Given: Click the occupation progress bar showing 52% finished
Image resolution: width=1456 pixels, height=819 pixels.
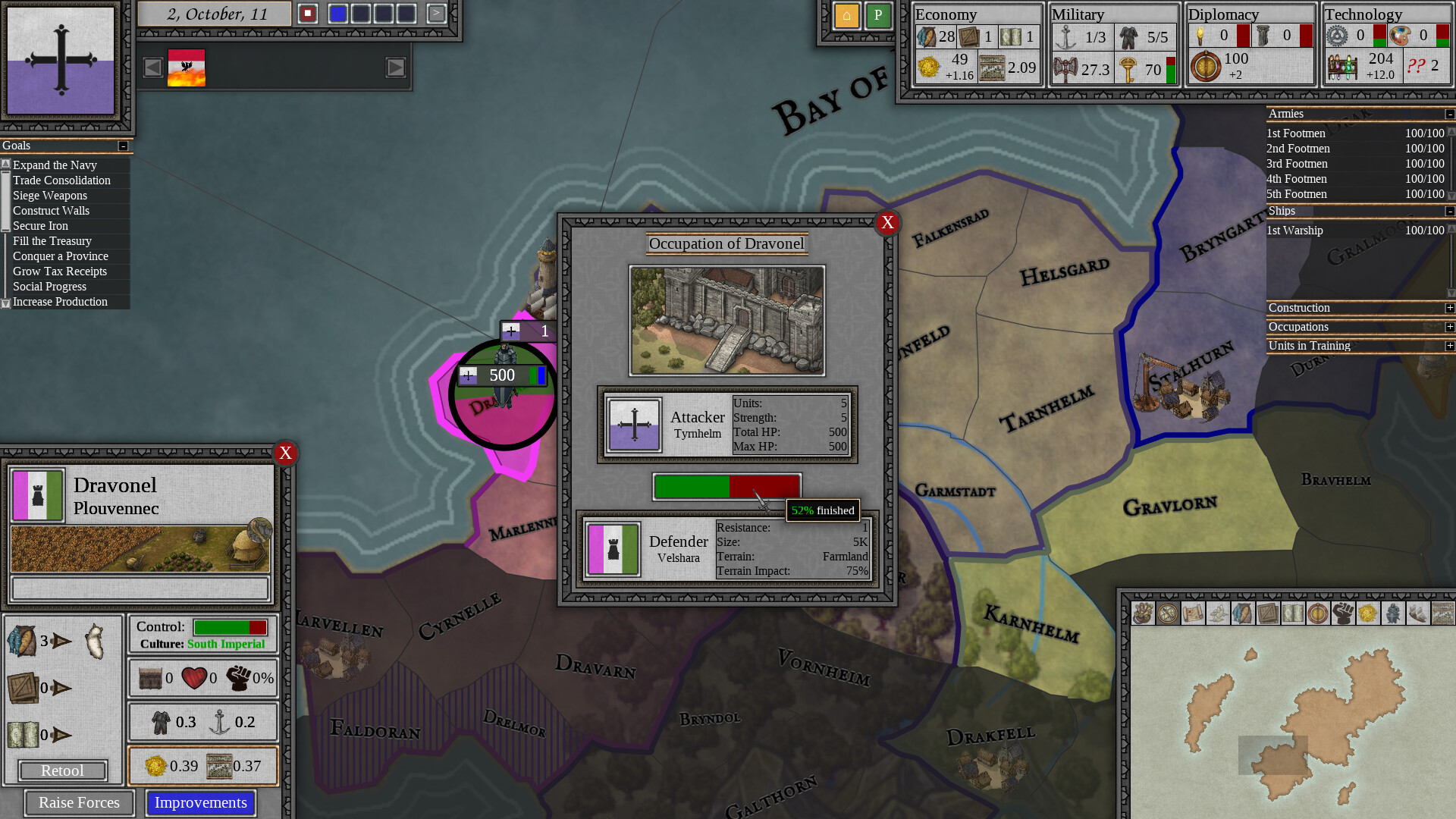Looking at the screenshot, I should (726, 486).
